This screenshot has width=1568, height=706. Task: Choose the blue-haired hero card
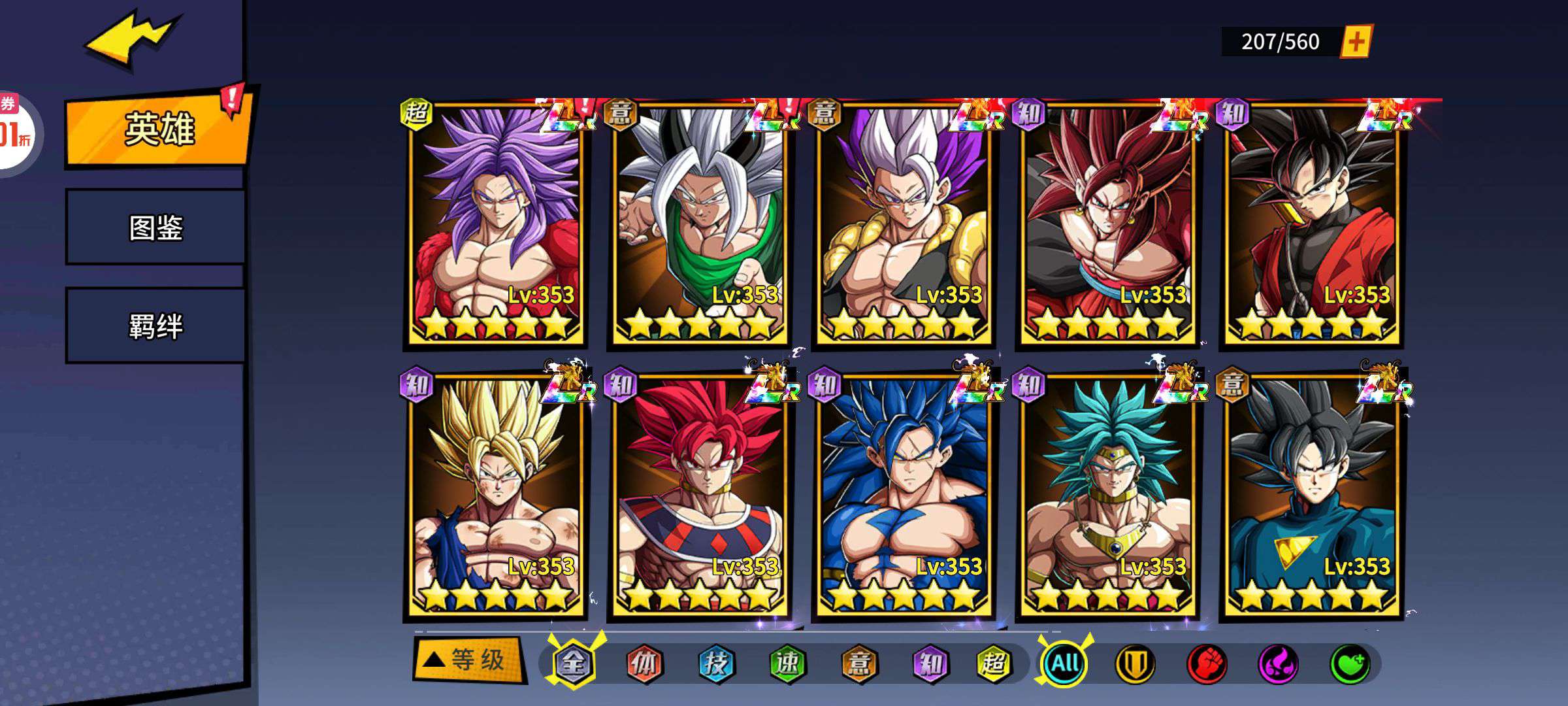click(x=903, y=494)
